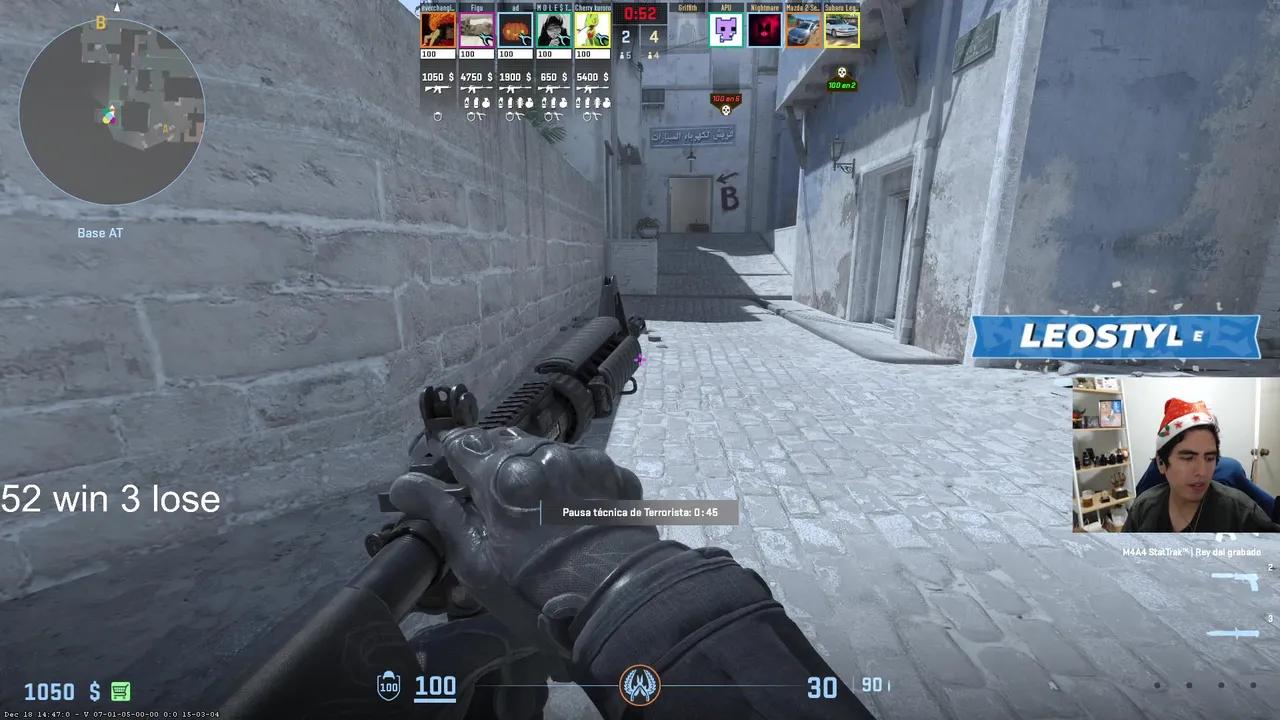Click the grenade icon under player ad
This screenshot has width=1280, height=720.
[515, 105]
